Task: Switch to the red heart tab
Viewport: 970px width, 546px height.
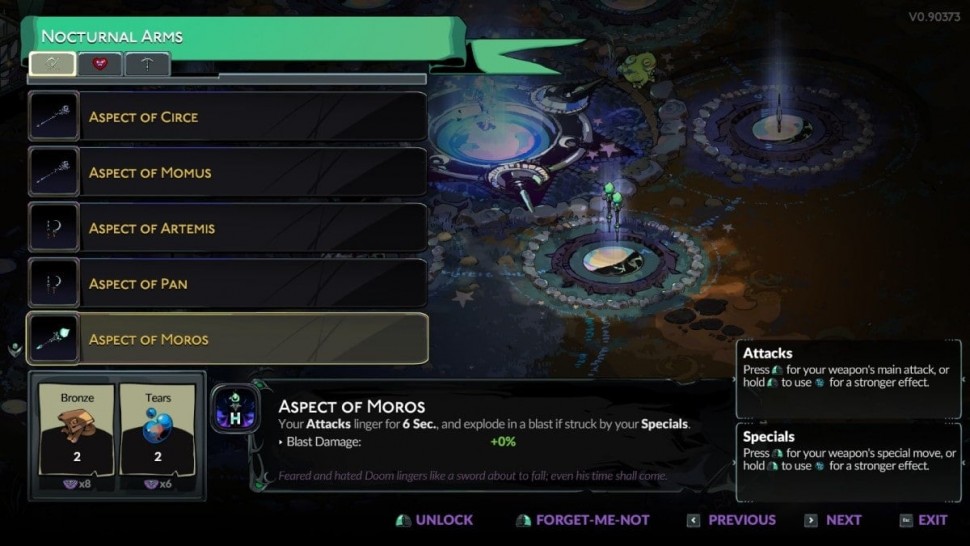Action: click(99, 64)
